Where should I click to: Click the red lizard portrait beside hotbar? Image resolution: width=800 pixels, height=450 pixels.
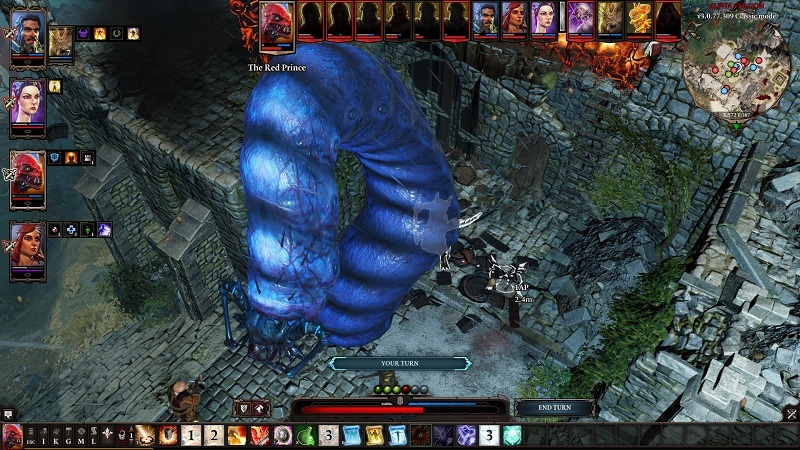tap(14, 436)
